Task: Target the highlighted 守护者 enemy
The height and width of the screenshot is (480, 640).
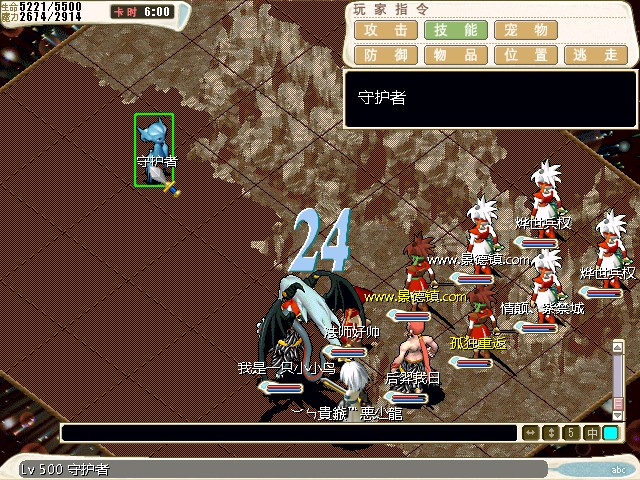Action: [x=154, y=150]
